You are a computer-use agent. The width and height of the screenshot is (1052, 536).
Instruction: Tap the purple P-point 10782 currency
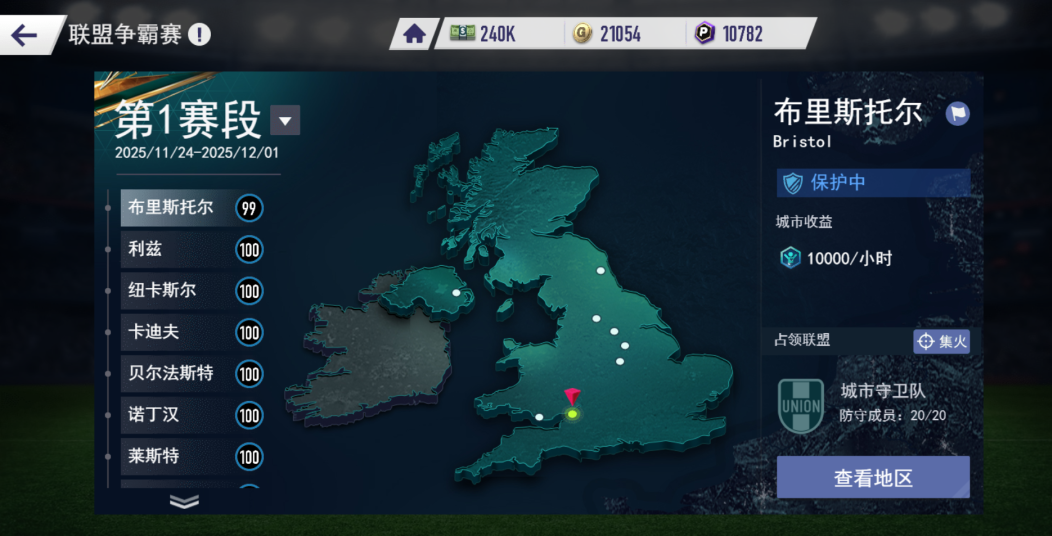pyautogui.click(x=730, y=34)
